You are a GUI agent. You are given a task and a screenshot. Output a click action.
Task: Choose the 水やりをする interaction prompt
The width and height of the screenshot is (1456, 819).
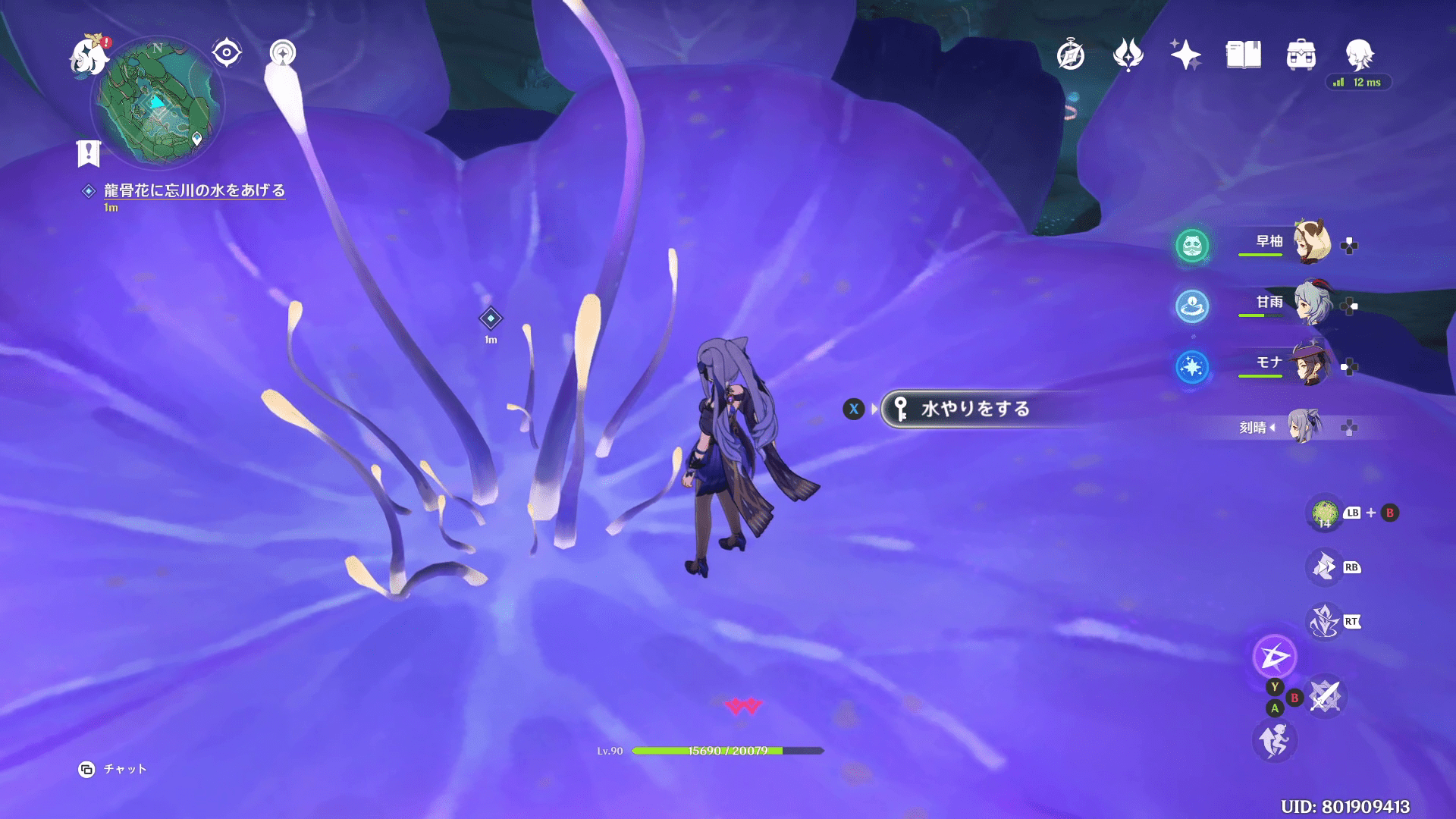pyautogui.click(x=974, y=409)
